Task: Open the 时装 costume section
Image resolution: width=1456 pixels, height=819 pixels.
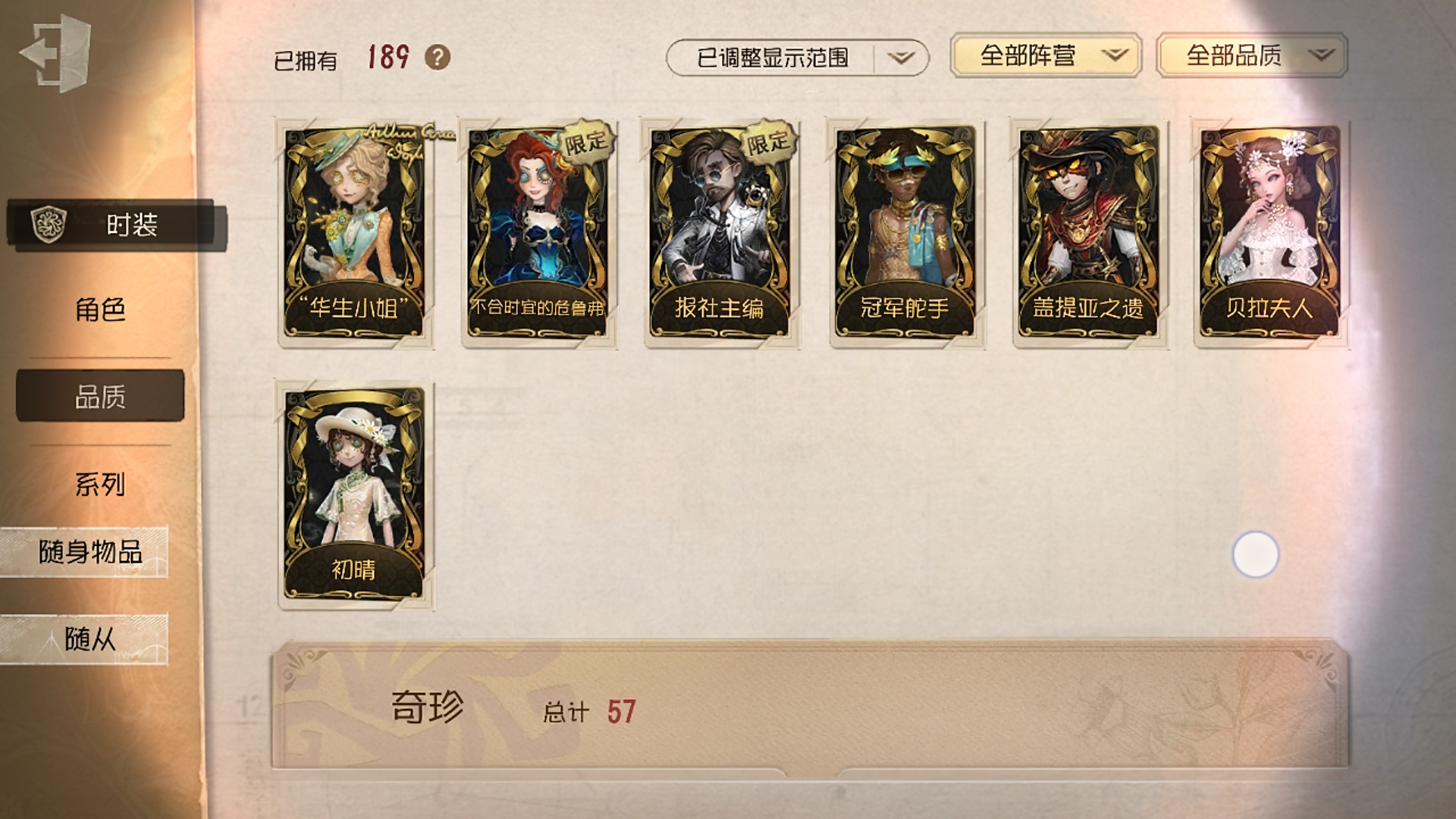Action: [x=114, y=224]
